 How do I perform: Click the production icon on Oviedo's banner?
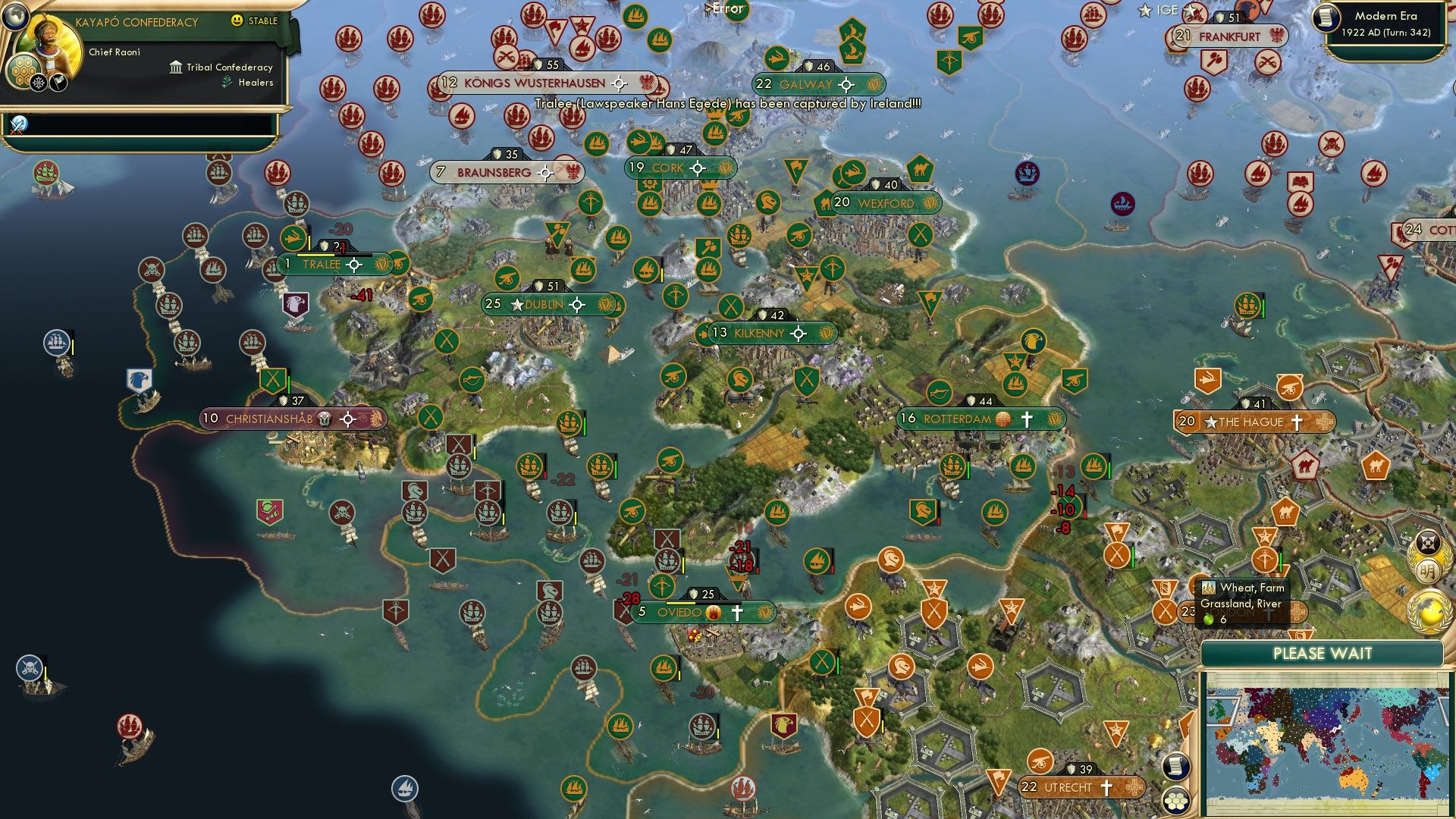[x=713, y=611]
